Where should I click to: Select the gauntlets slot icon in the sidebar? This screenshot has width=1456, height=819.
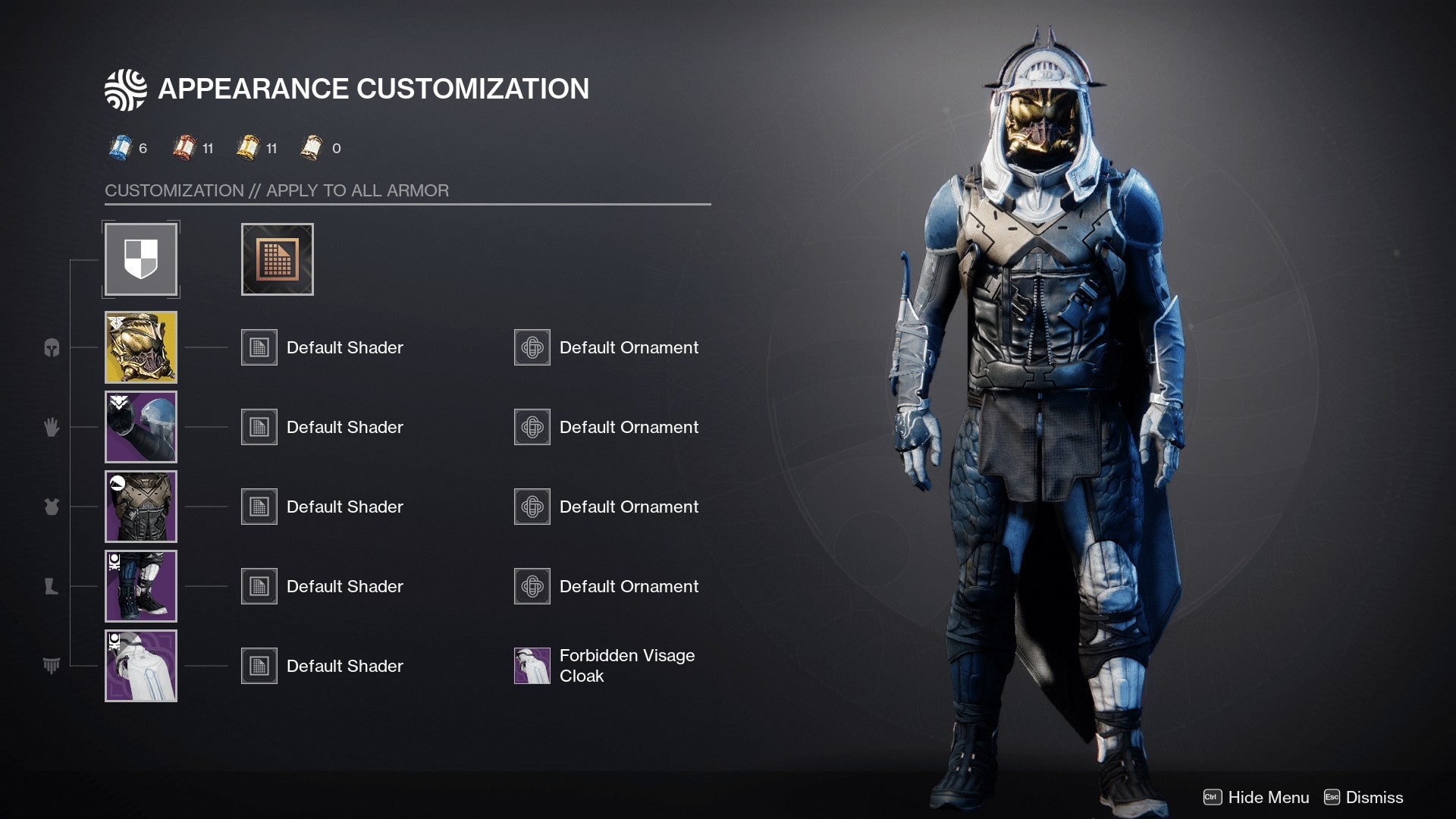51,427
